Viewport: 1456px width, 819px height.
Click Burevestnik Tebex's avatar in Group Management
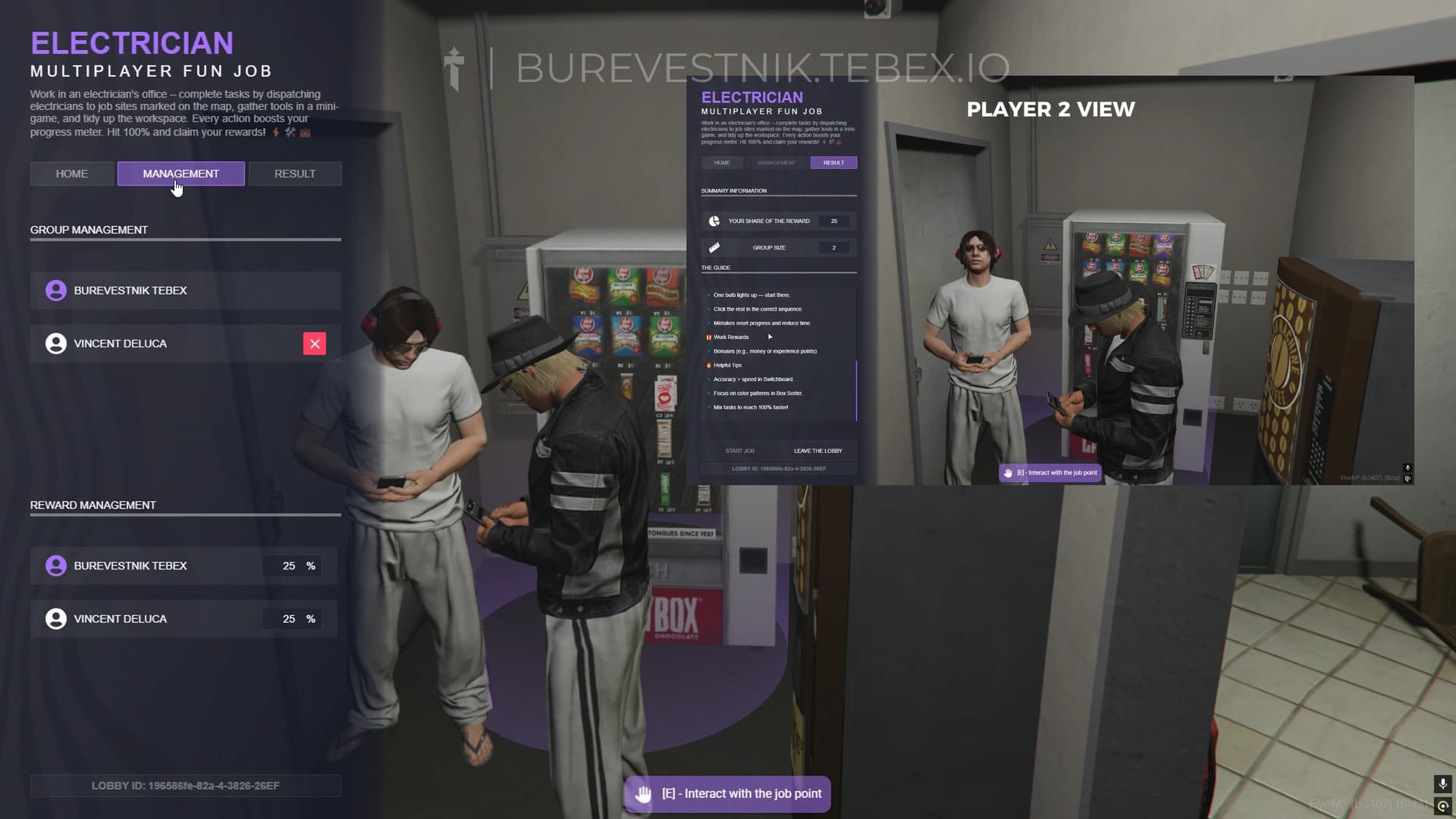(55, 290)
